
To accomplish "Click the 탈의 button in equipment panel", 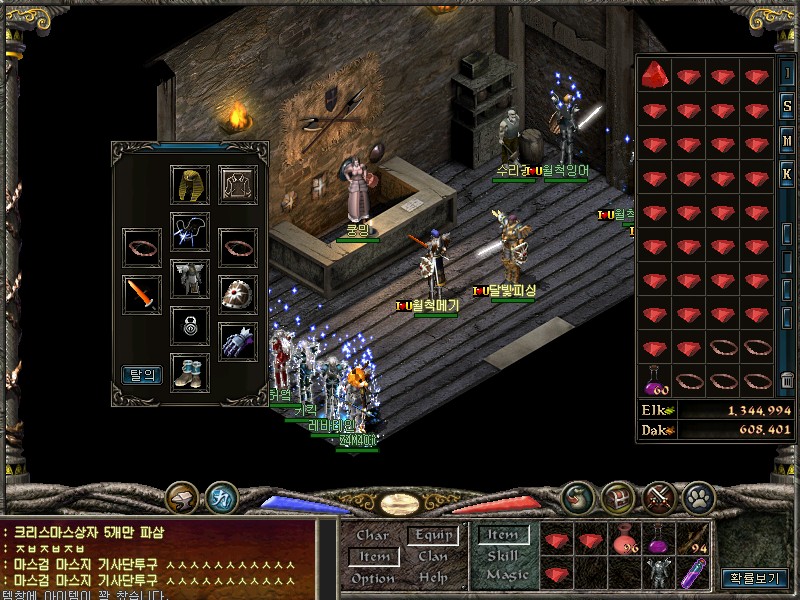I will [x=142, y=375].
